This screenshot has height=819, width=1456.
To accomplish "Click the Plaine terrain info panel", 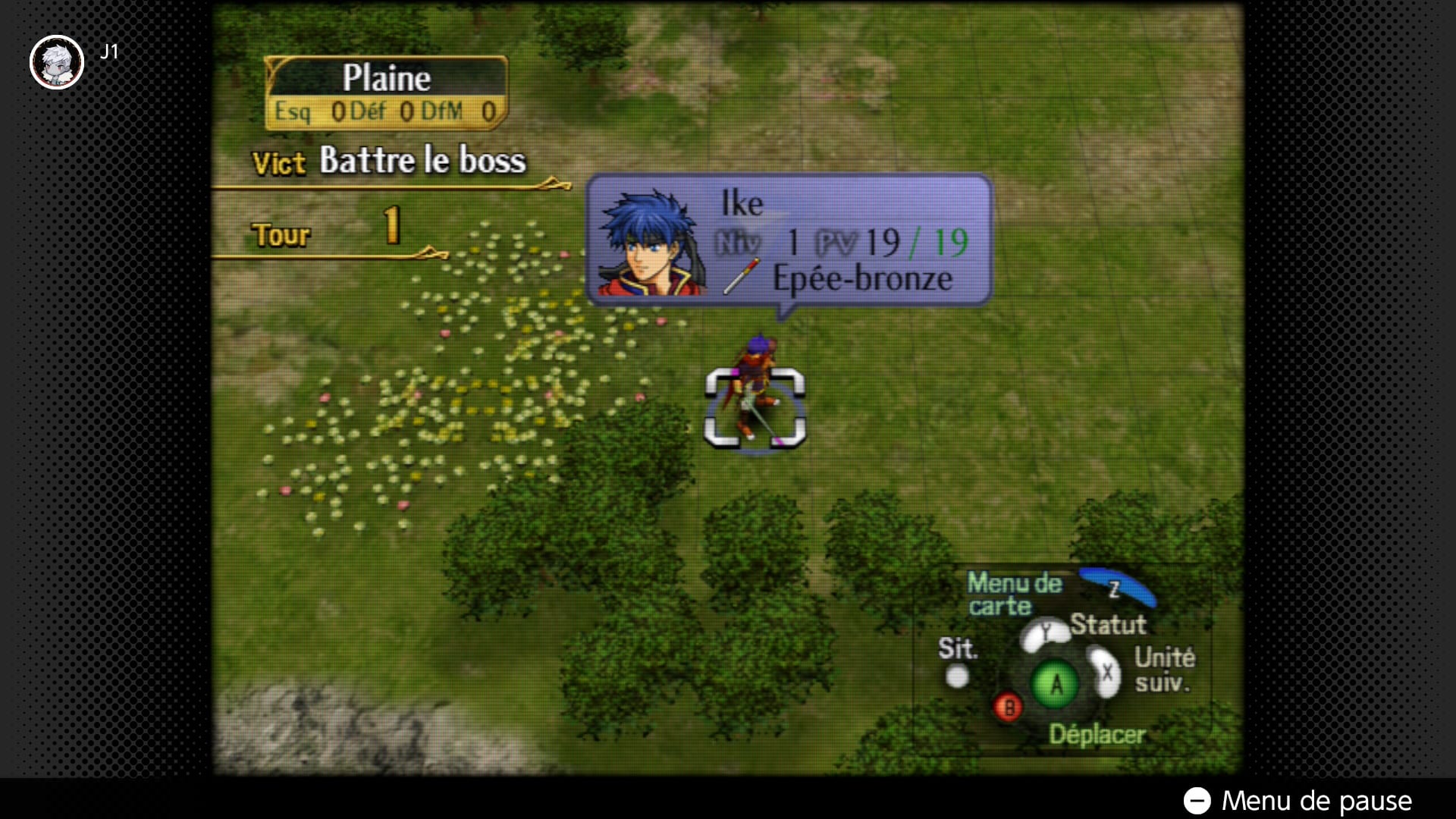I will 387,93.
